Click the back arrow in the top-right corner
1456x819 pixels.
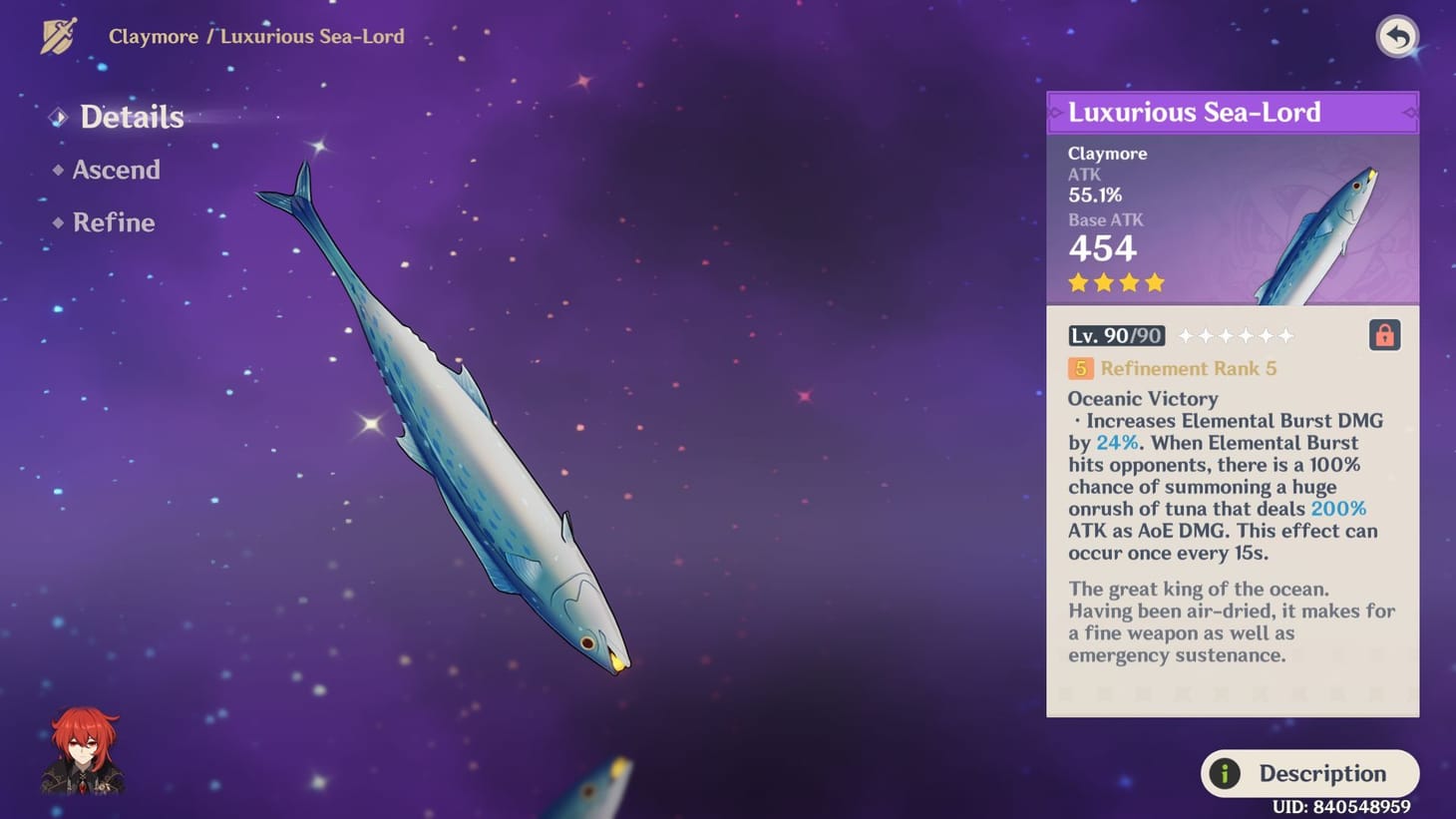pyautogui.click(x=1396, y=37)
